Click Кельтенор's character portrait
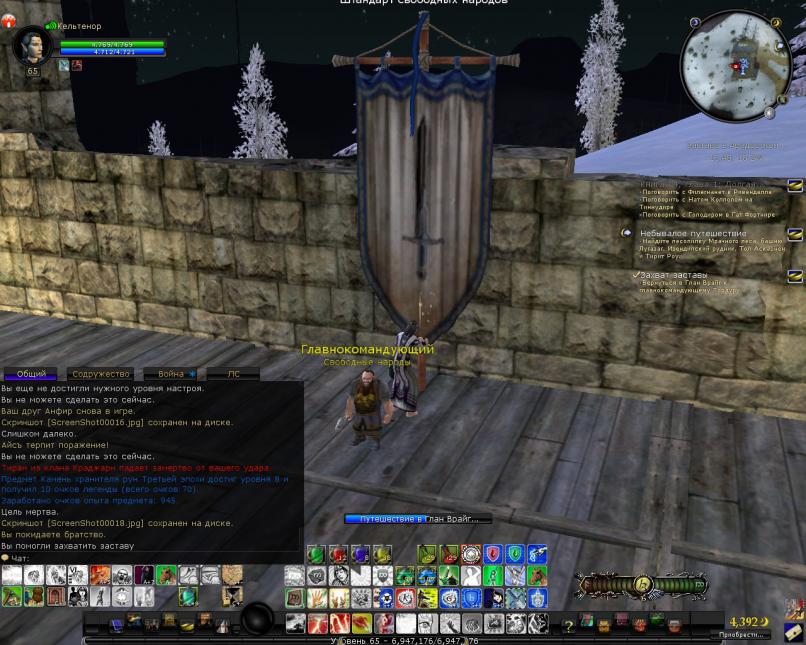 [x=33, y=46]
